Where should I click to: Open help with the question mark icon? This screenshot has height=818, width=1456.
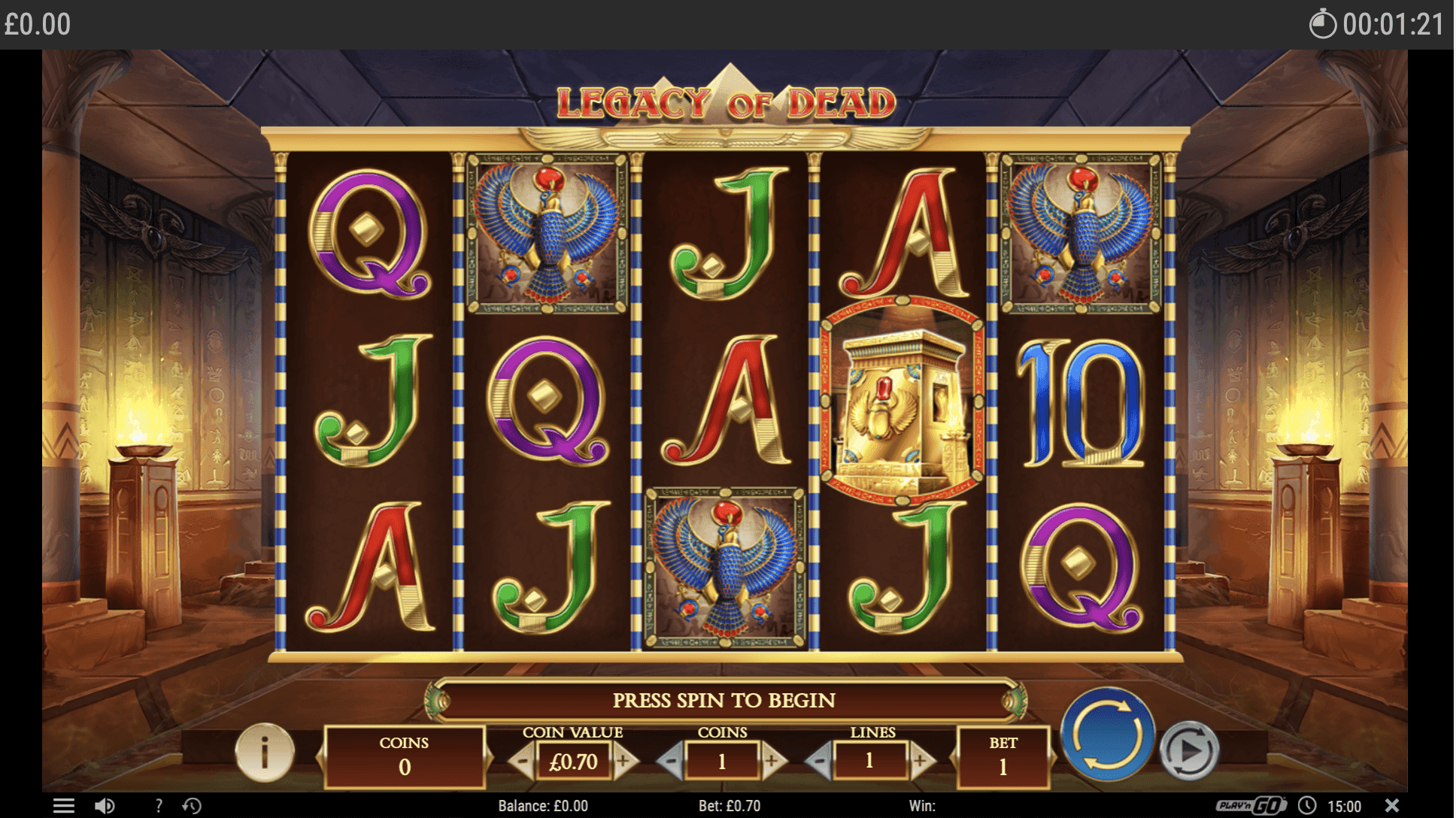(159, 805)
